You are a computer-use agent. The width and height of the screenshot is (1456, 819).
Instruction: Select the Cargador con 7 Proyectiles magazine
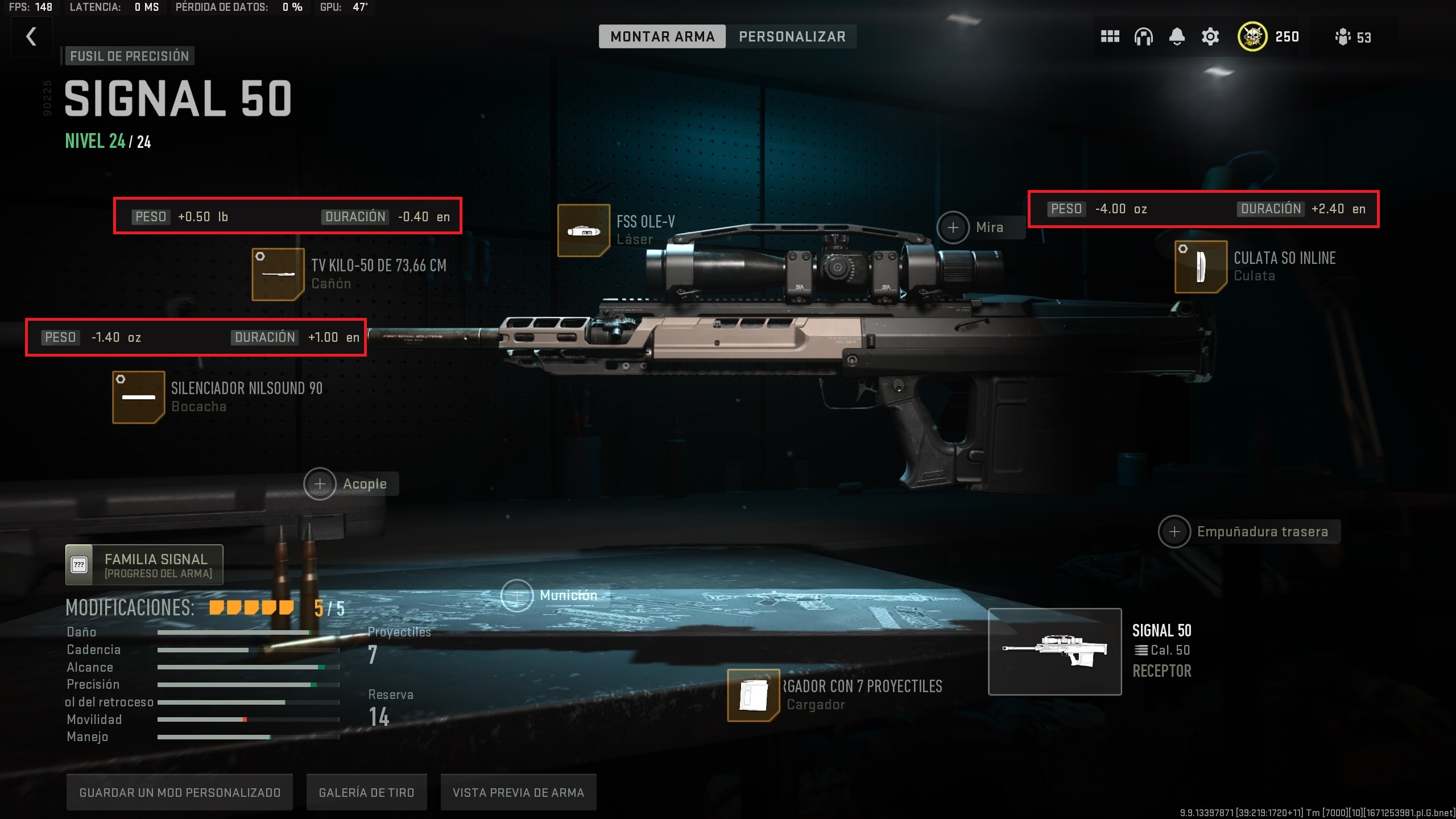point(753,695)
